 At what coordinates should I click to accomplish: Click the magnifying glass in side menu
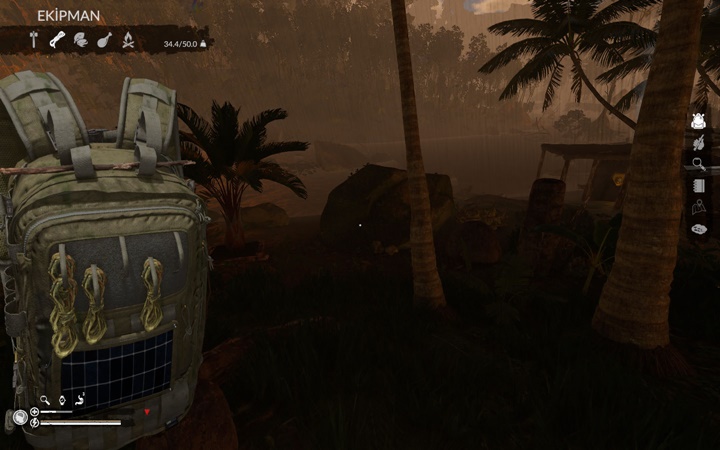click(699, 164)
